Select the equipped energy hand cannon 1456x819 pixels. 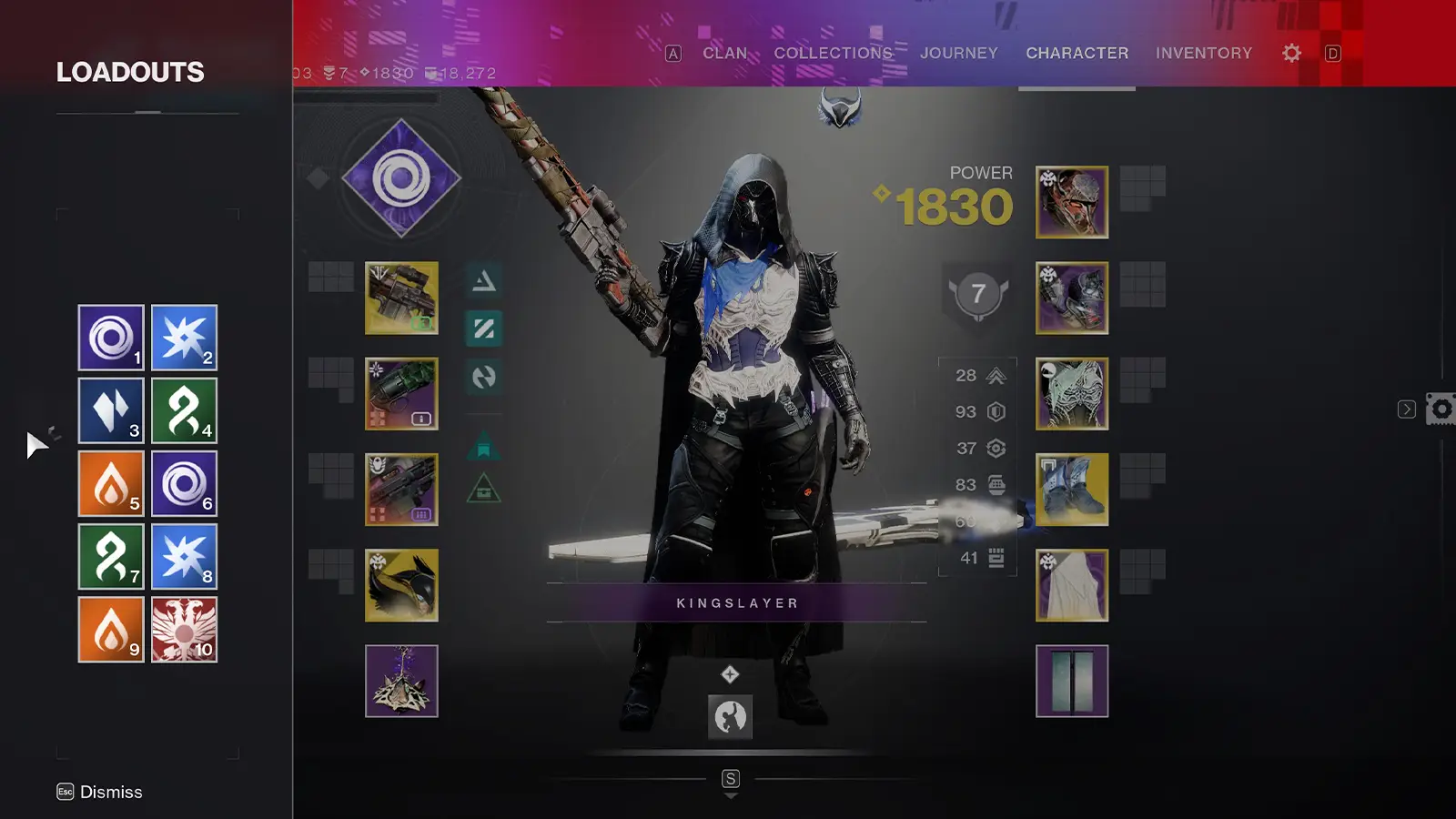(x=401, y=395)
